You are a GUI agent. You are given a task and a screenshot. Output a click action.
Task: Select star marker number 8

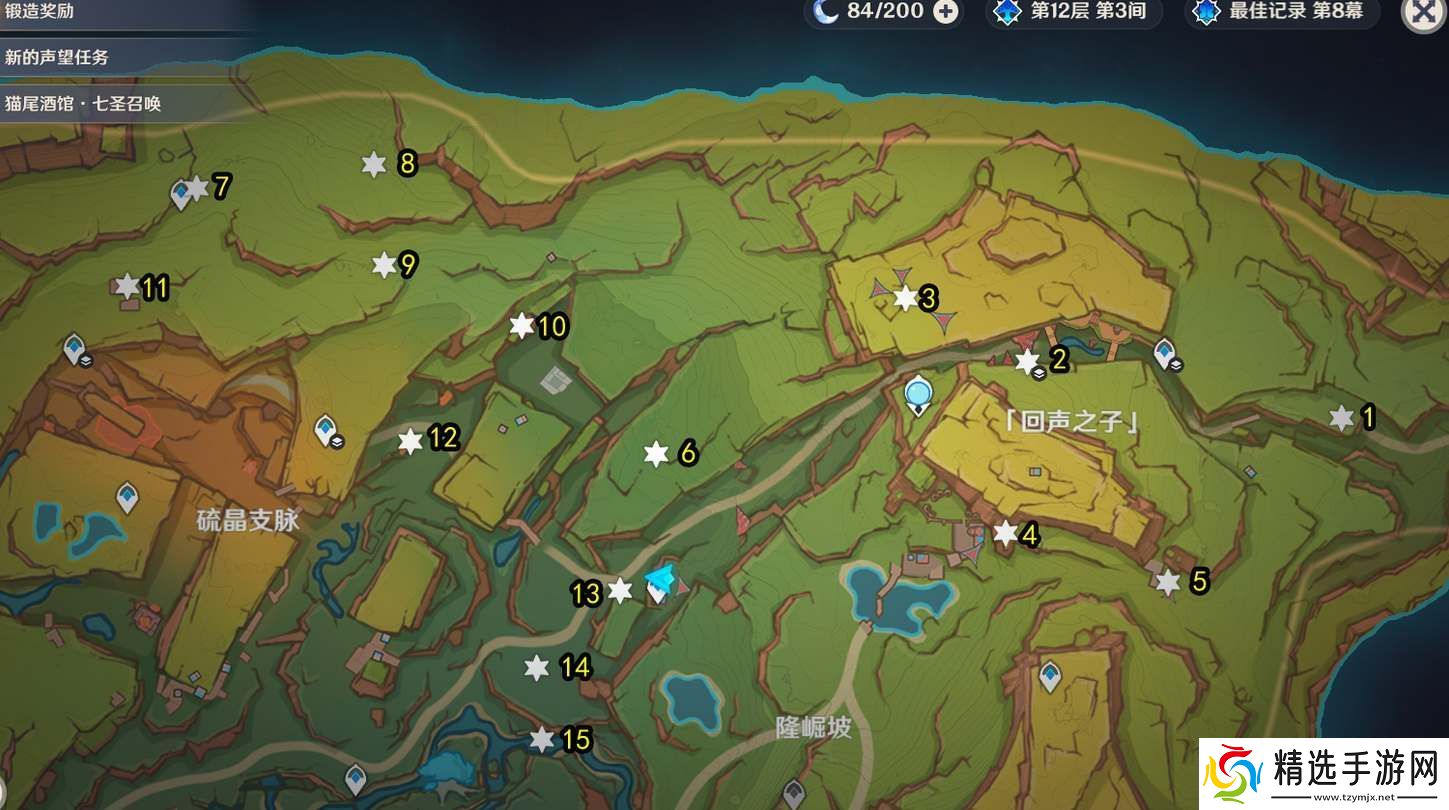pos(373,165)
